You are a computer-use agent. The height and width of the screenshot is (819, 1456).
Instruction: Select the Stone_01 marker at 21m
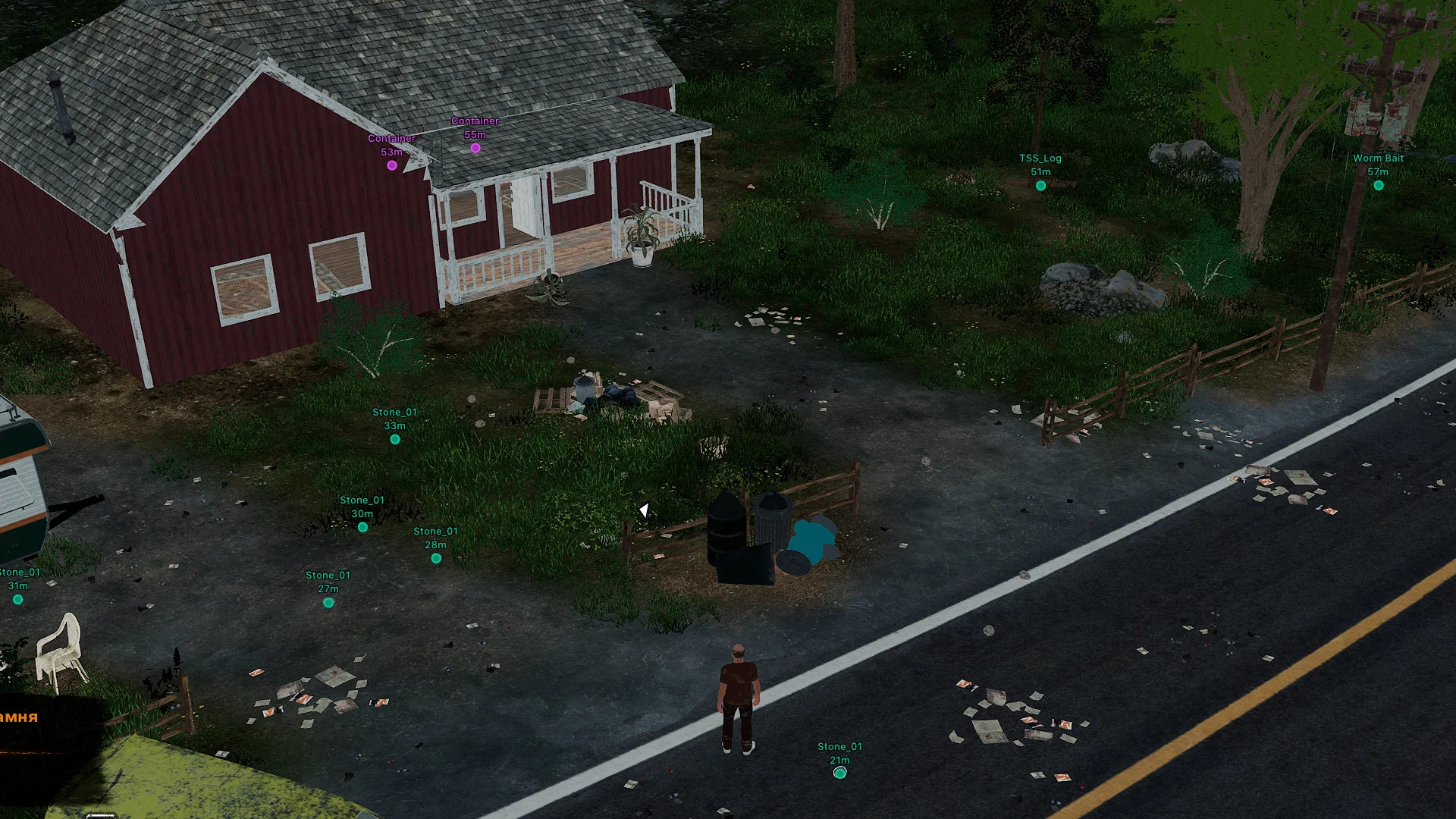[839, 773]
